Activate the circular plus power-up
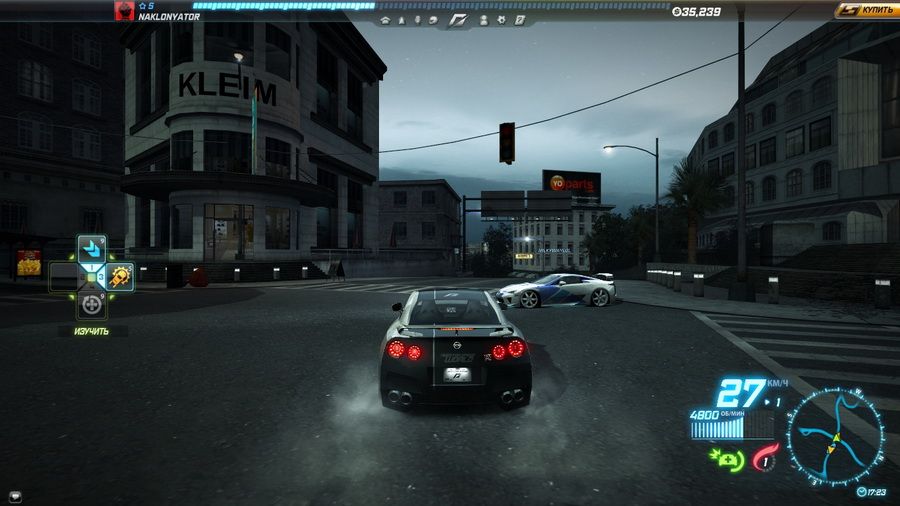This screenshot has width=900, height=506. tap(92, 303)
